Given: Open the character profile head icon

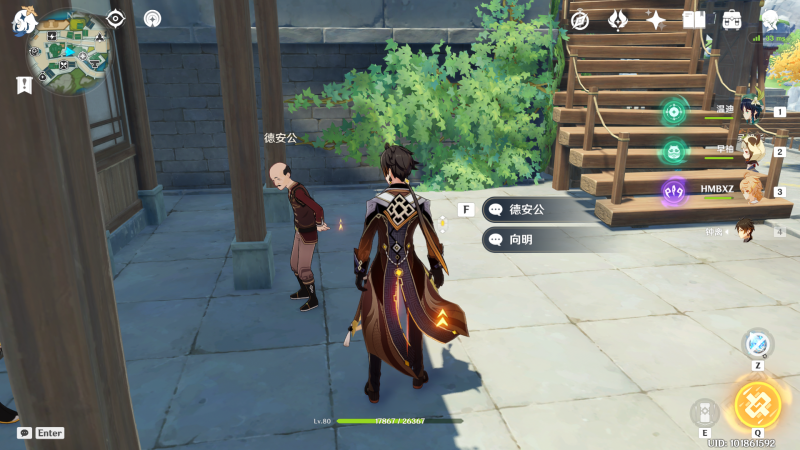Looking at the screenshot, I should click(x=770, y=20).
